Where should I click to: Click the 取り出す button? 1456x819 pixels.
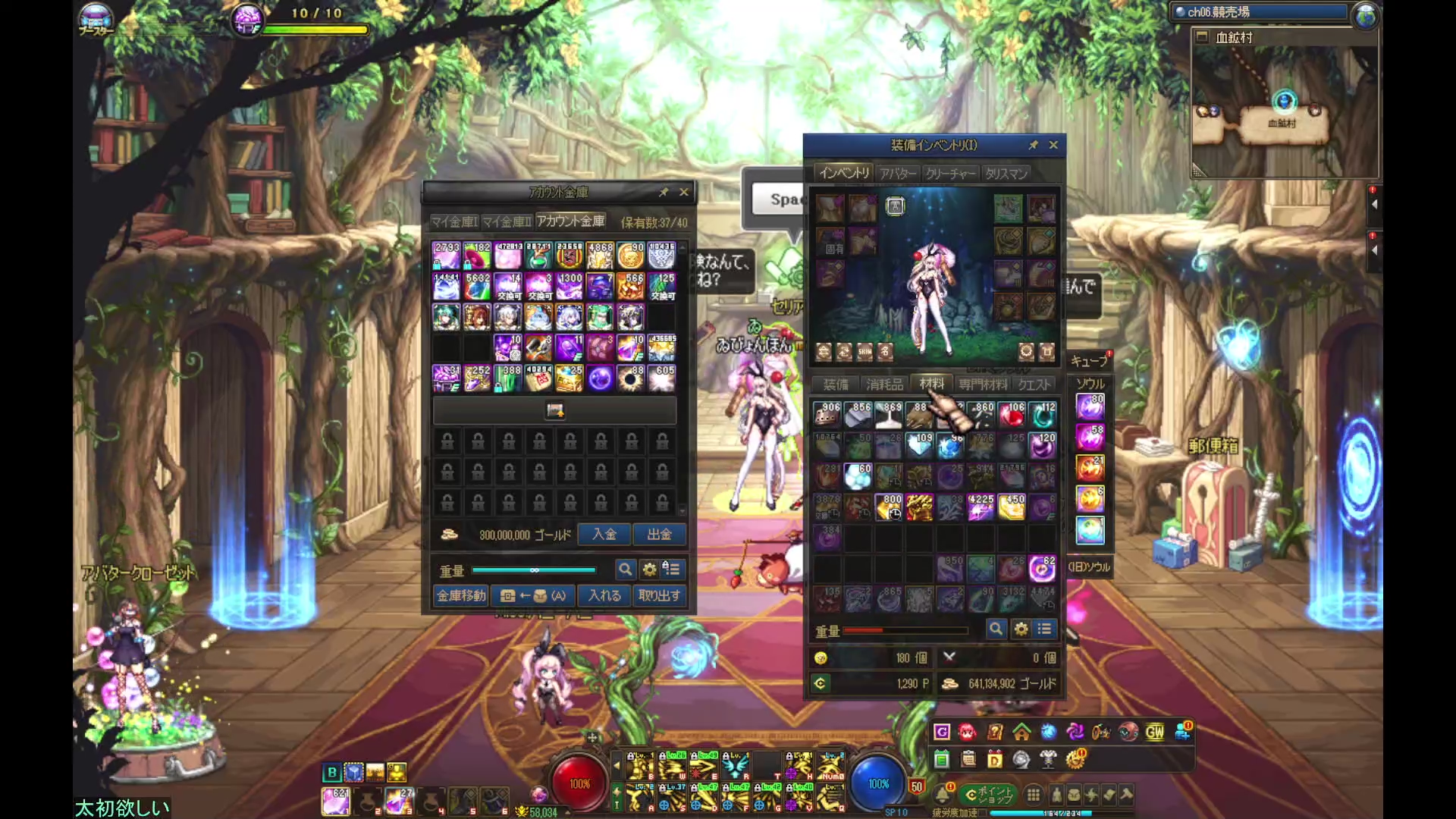tap(659, 596)
